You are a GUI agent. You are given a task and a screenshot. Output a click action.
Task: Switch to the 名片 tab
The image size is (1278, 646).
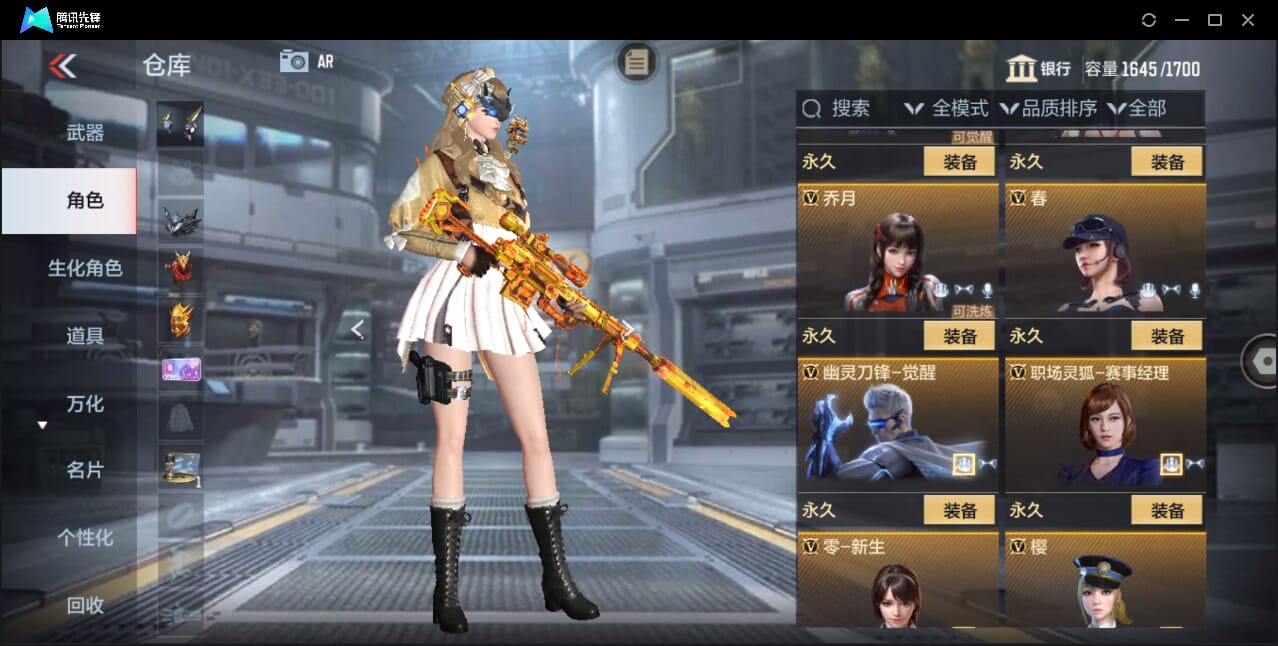coord(85,470)
